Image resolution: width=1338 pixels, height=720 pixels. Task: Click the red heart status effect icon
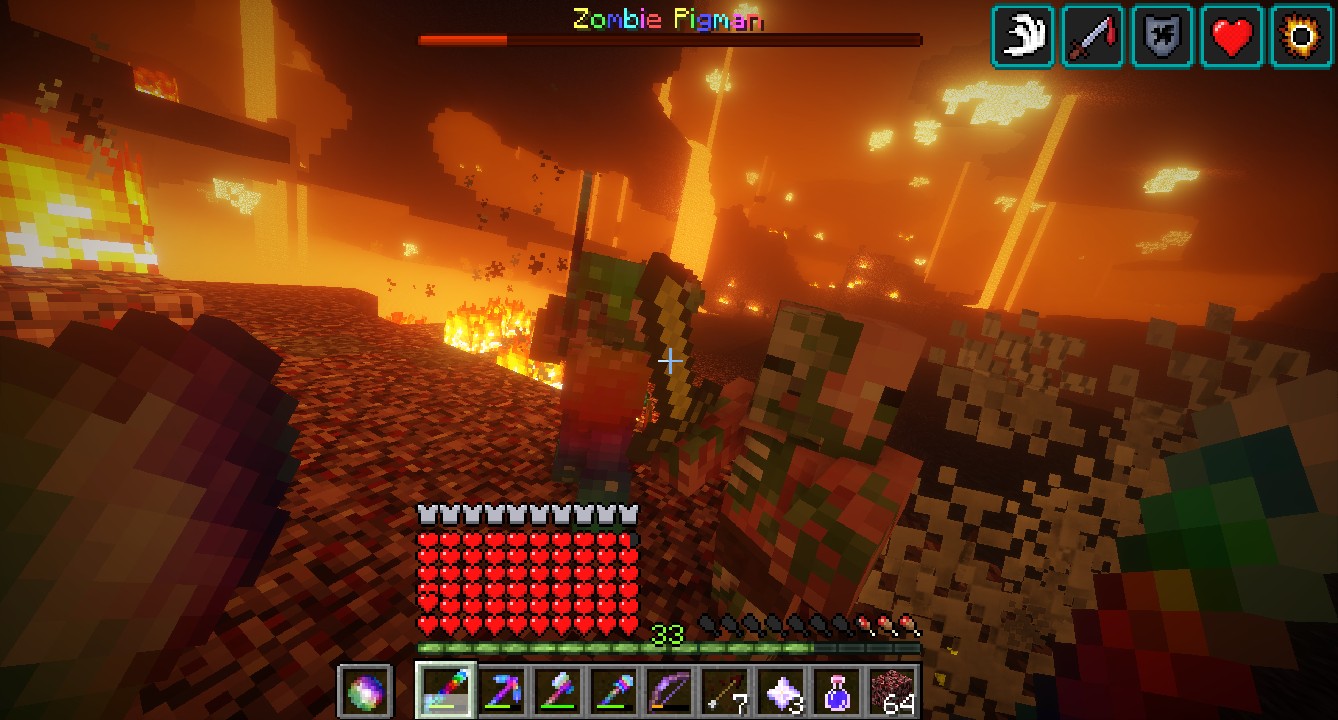[x=1232, y=37]
